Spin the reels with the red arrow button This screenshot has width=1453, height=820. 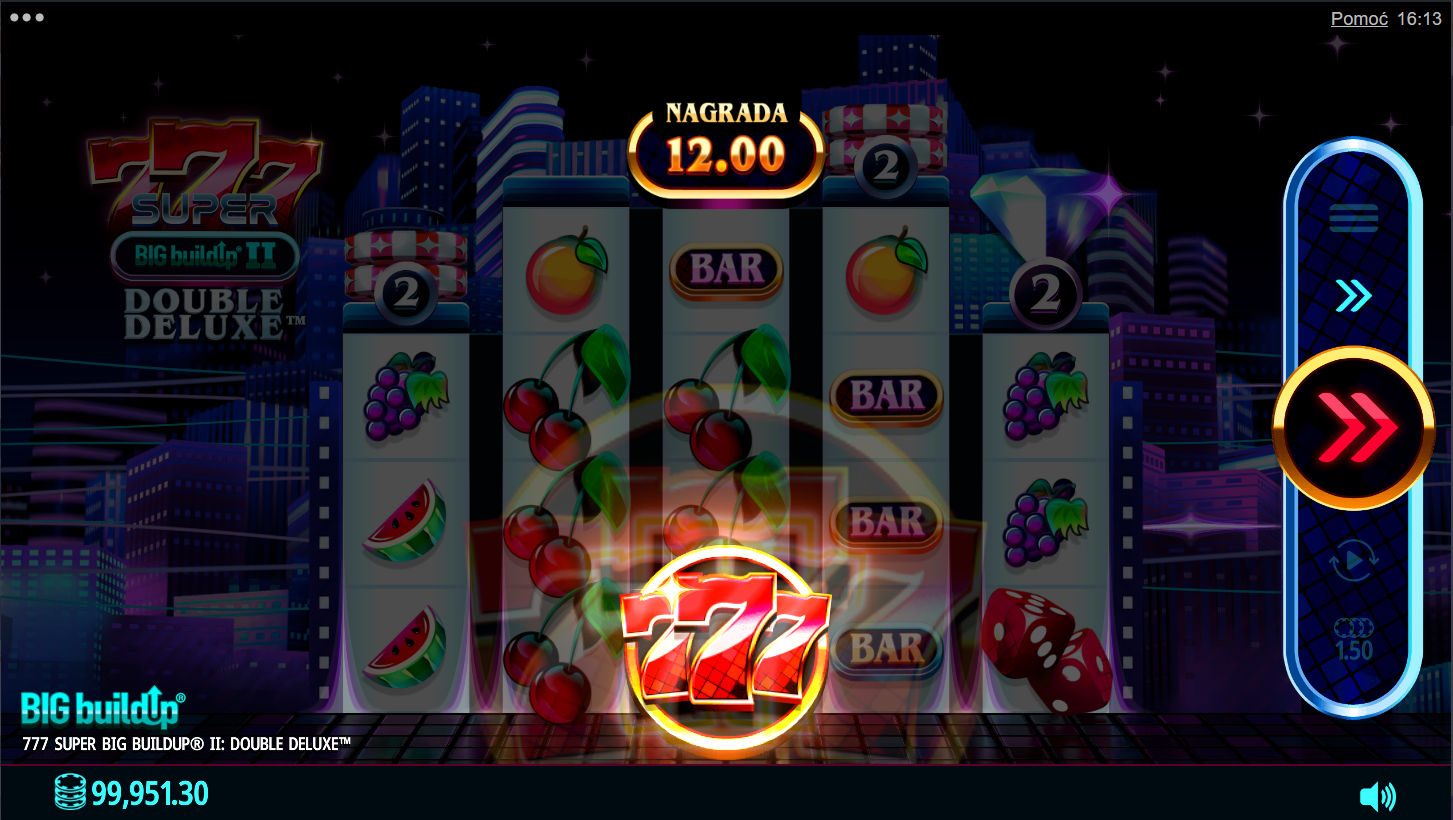1353,428
